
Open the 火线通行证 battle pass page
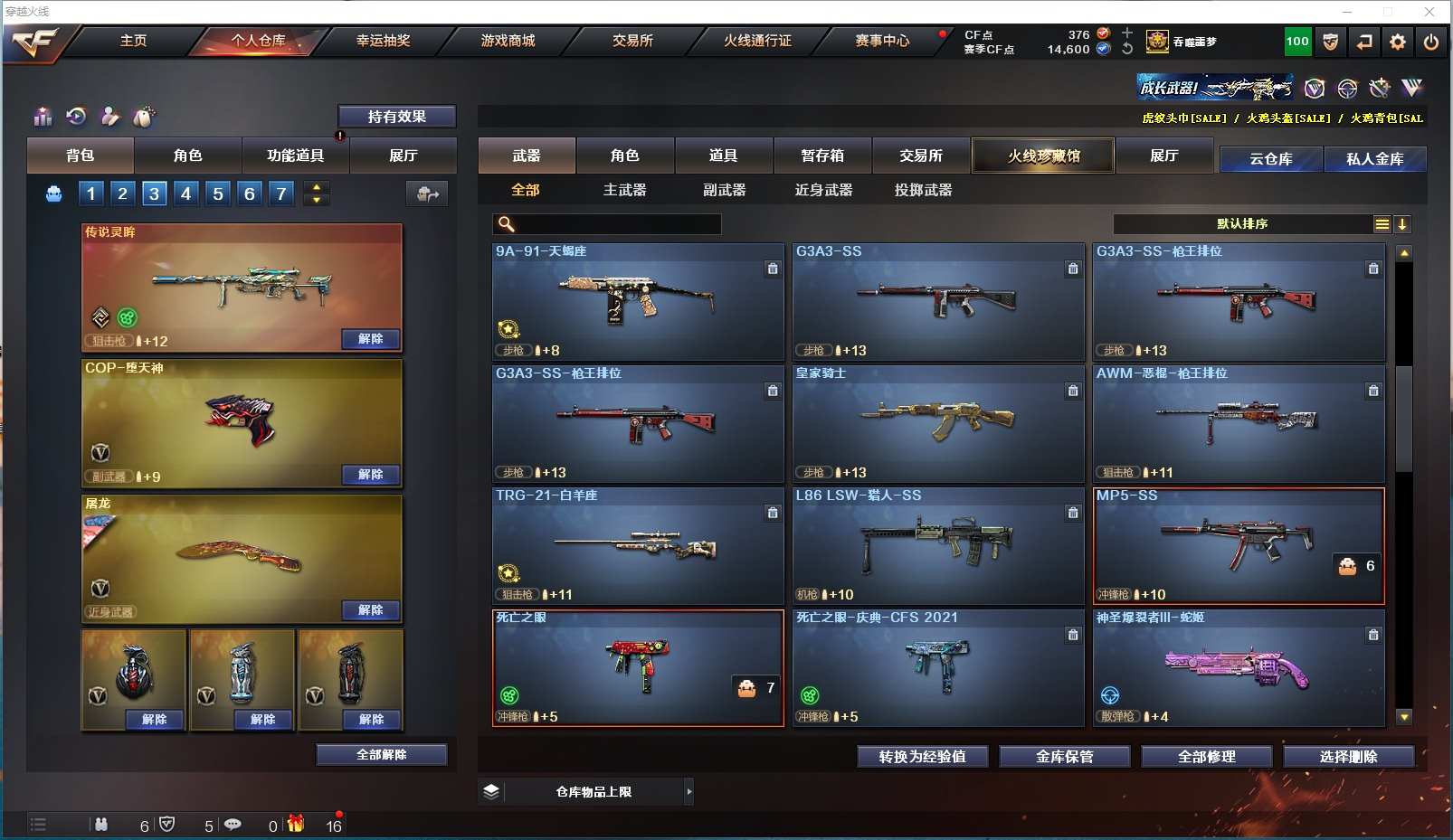click(757, 41)
